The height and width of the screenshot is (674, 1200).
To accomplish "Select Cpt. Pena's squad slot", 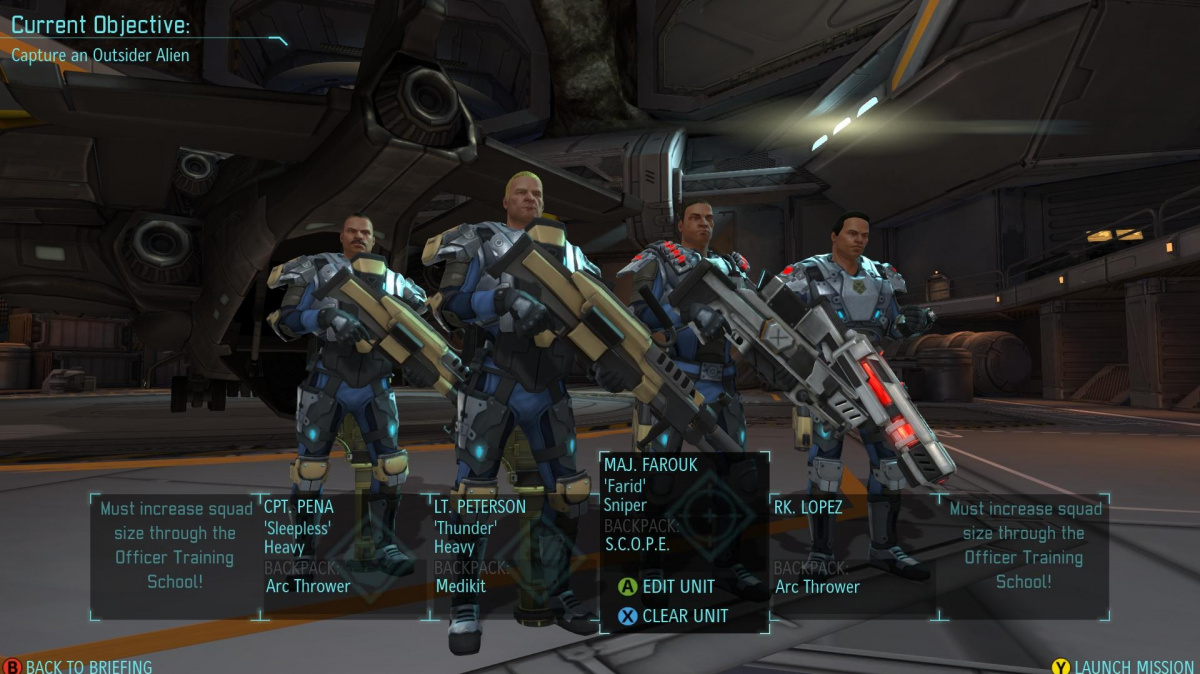I will (343, 548).
